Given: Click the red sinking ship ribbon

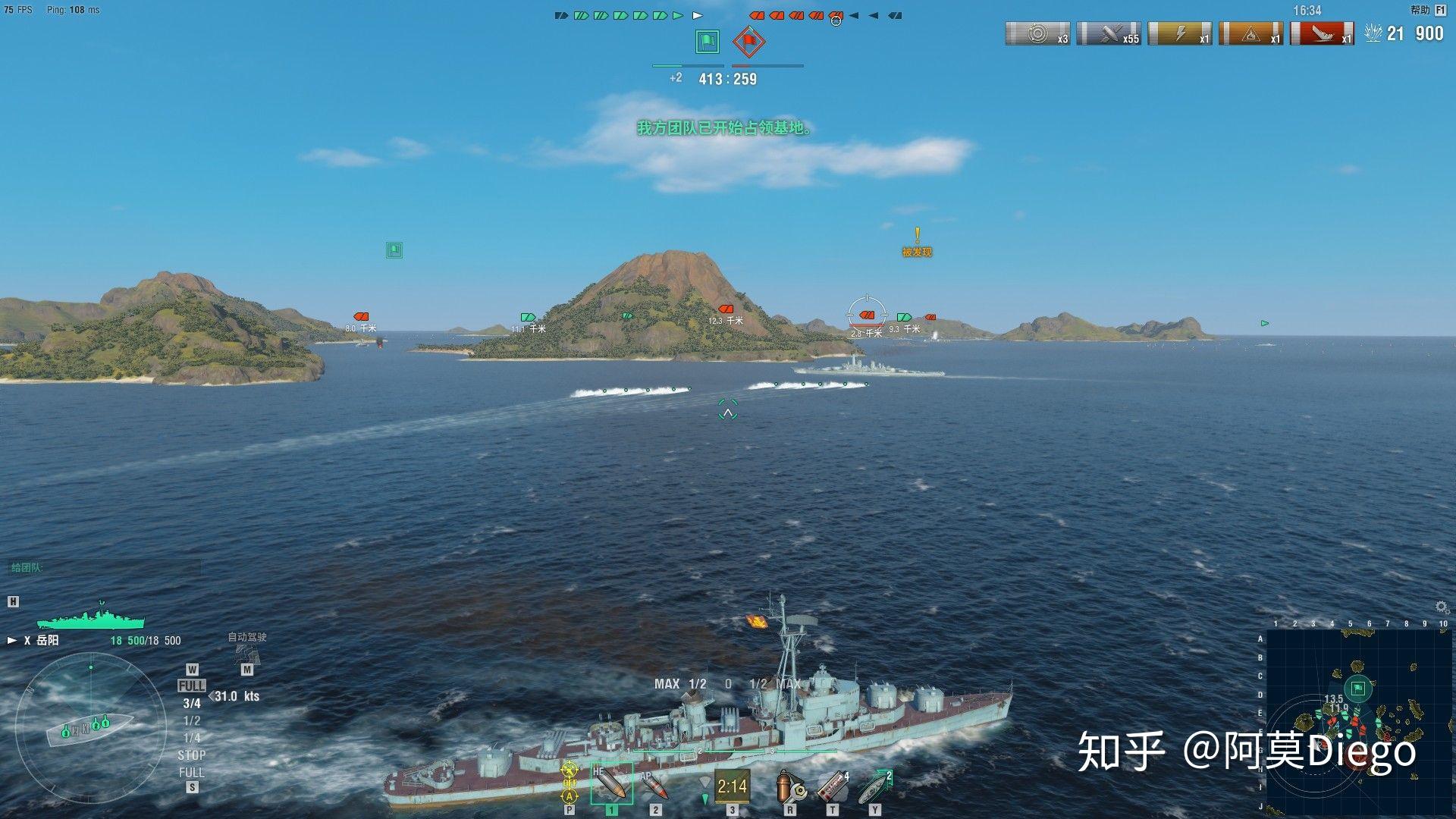Looking at the screenshot, I should pos(1322,34).
